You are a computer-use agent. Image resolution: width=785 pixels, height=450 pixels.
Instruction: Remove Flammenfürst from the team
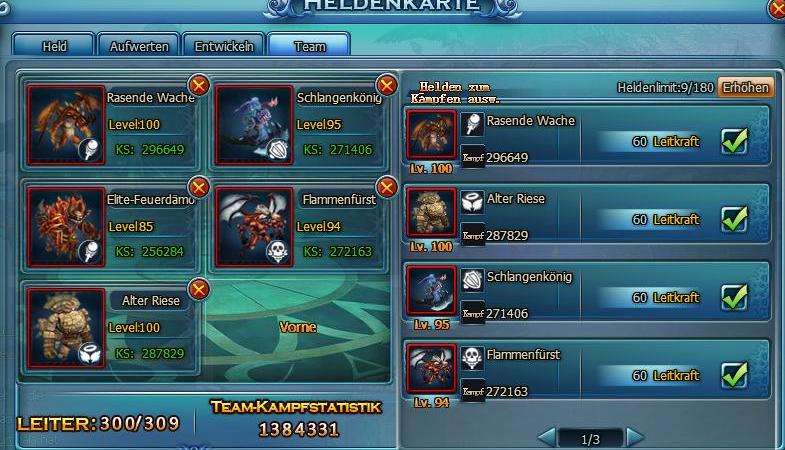point(386,187)
